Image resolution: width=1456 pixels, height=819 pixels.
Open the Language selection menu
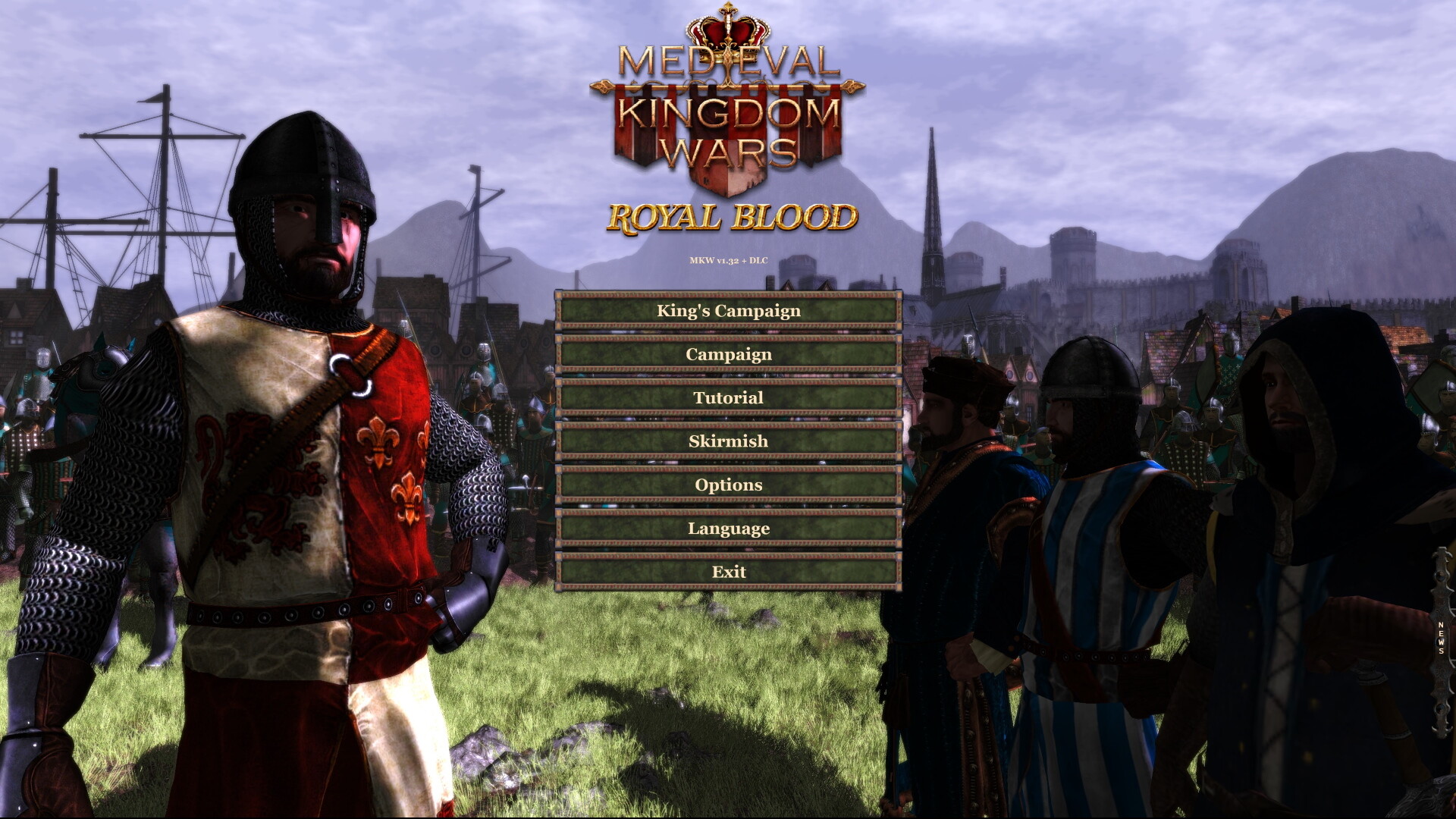[x=728, y=529]
